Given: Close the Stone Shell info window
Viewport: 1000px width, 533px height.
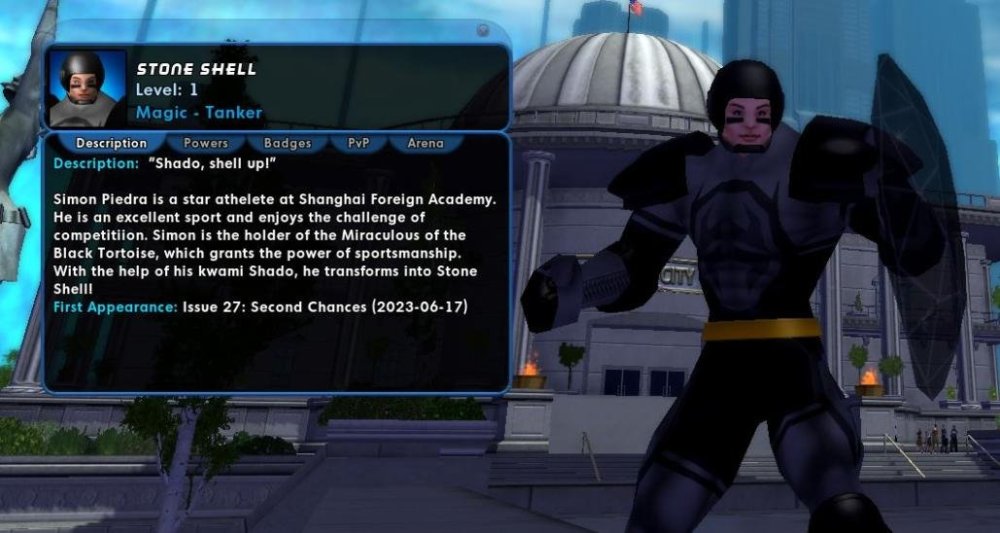Looking at the screenshot, I should tap(483, 31).
